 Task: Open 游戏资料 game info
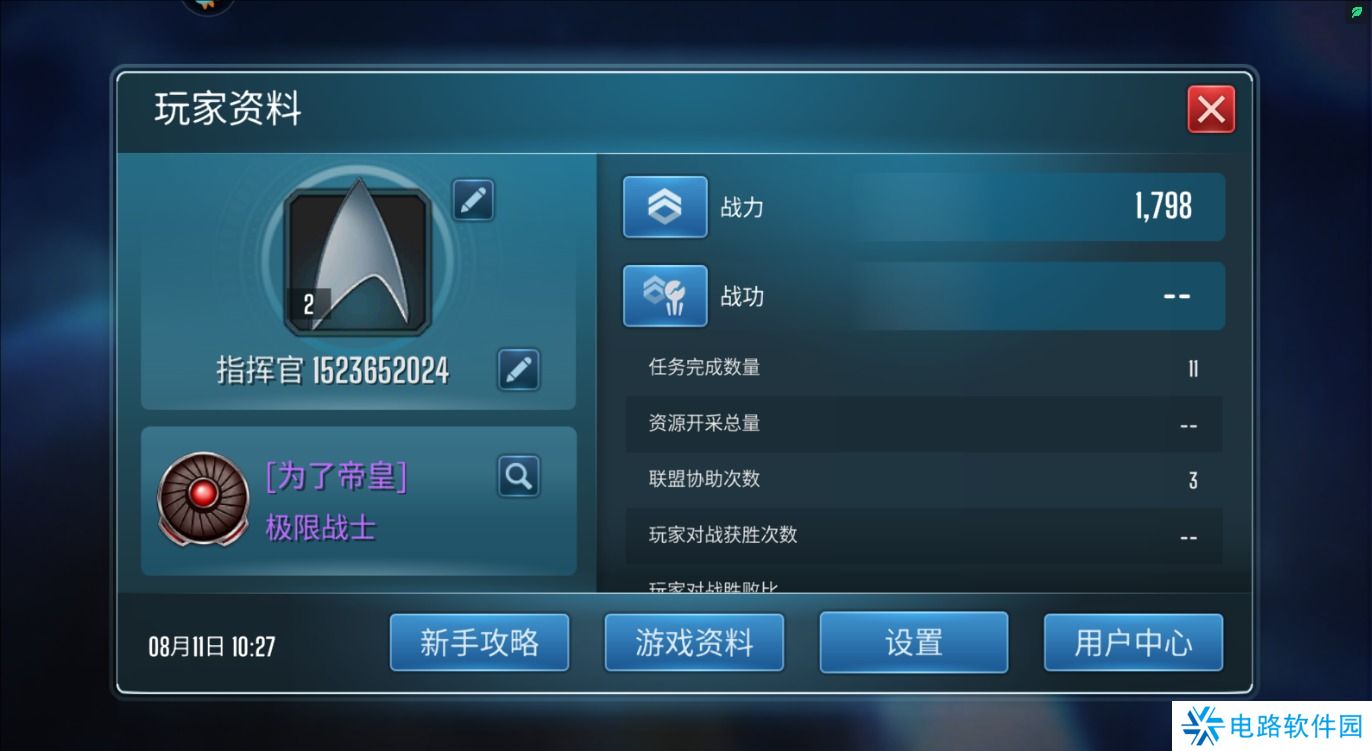pos(694,642)
